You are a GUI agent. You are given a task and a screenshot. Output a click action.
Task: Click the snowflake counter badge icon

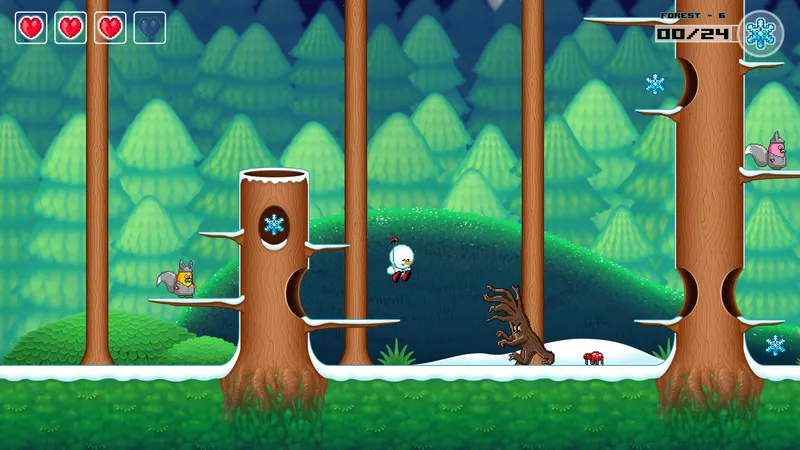click(761, 33)
